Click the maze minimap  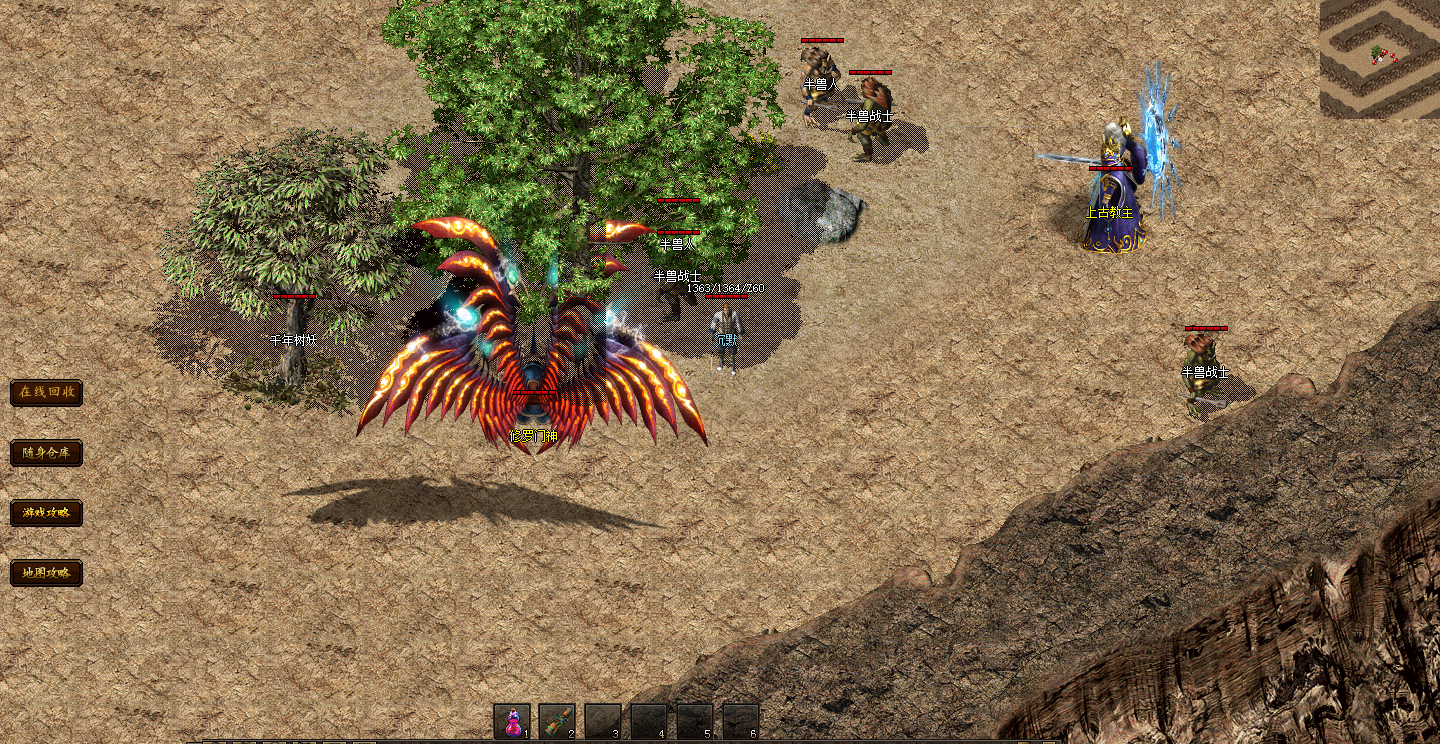(x=1379, y=59)
